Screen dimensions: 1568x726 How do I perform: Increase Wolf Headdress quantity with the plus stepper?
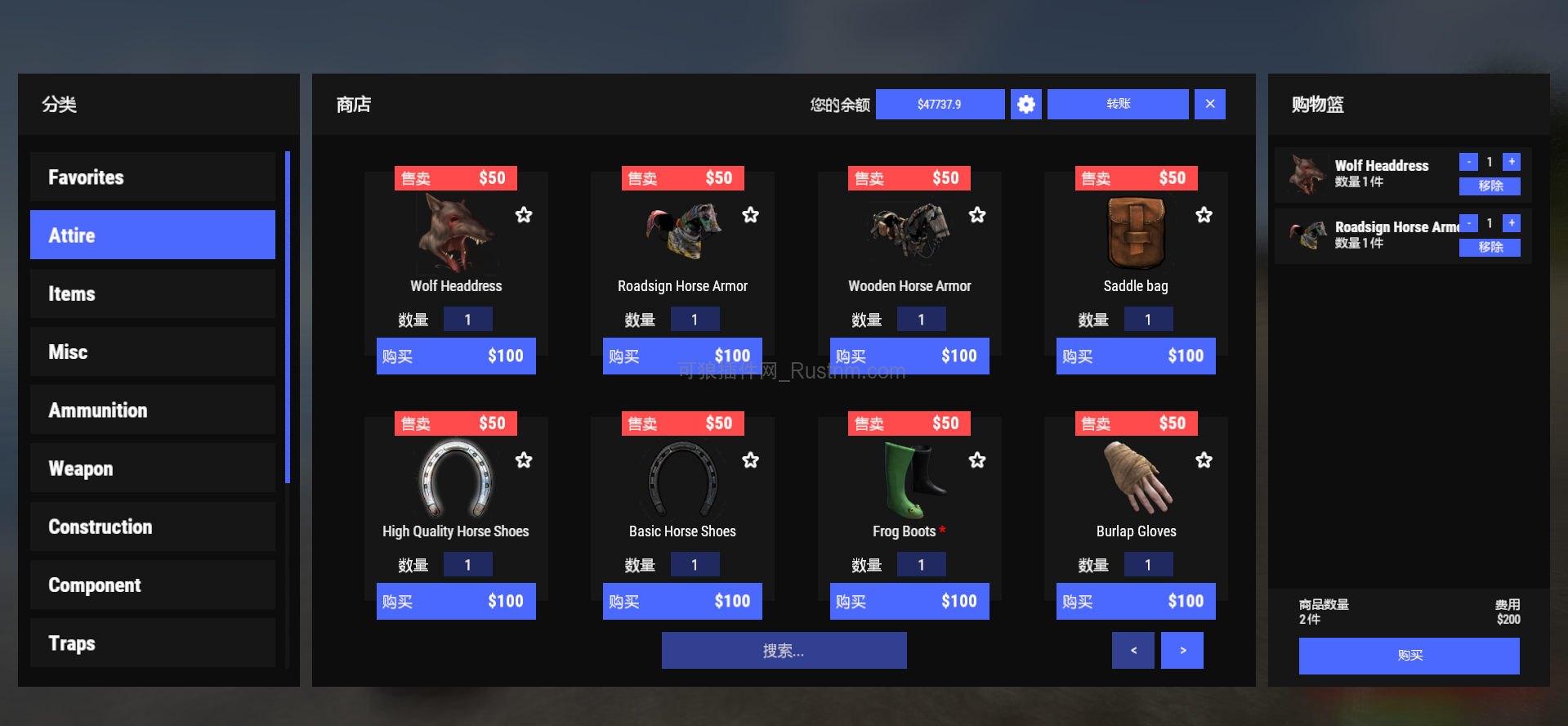coord(1512,162)
